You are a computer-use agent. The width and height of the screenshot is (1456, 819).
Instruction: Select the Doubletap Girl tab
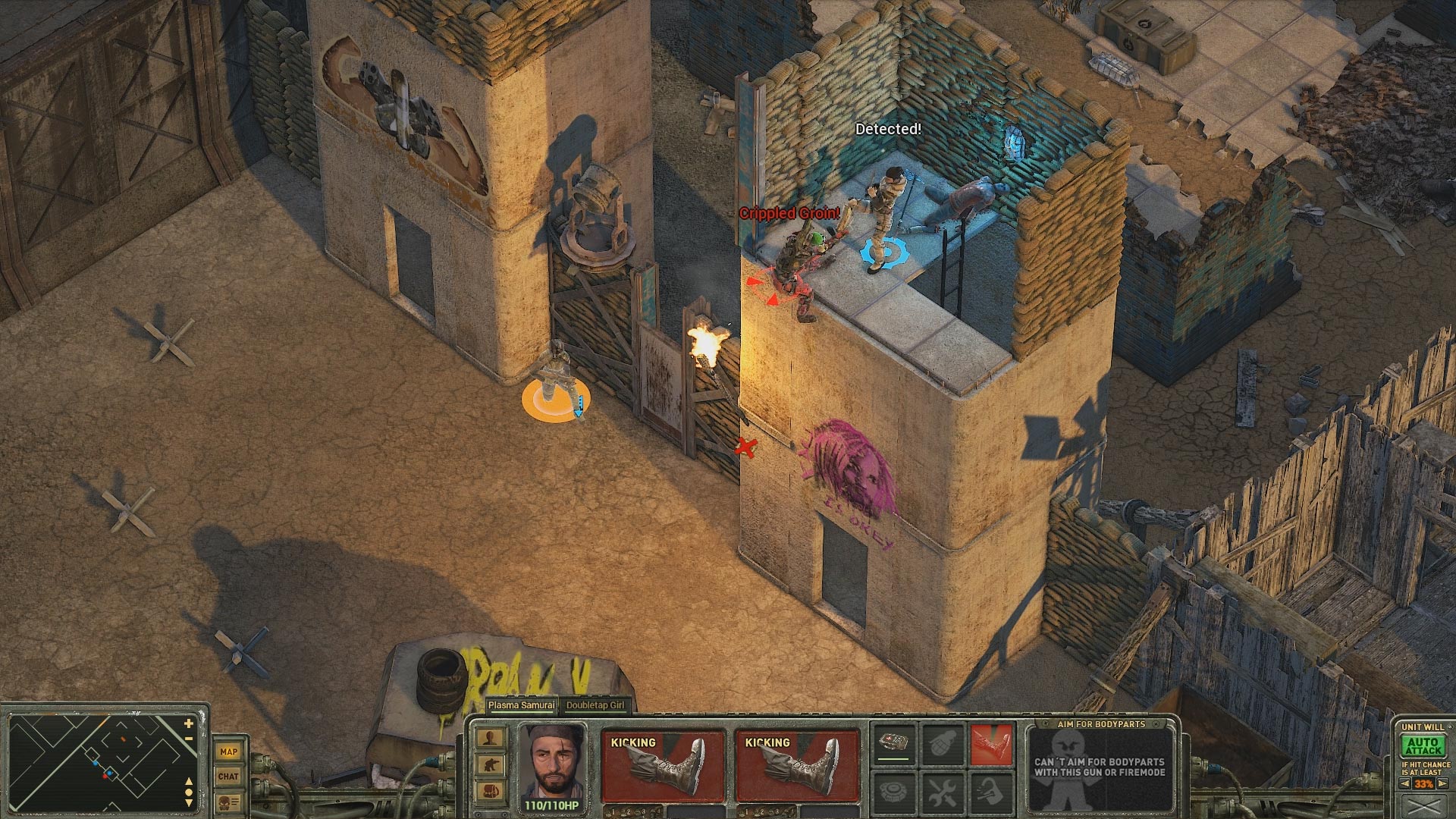595,705
